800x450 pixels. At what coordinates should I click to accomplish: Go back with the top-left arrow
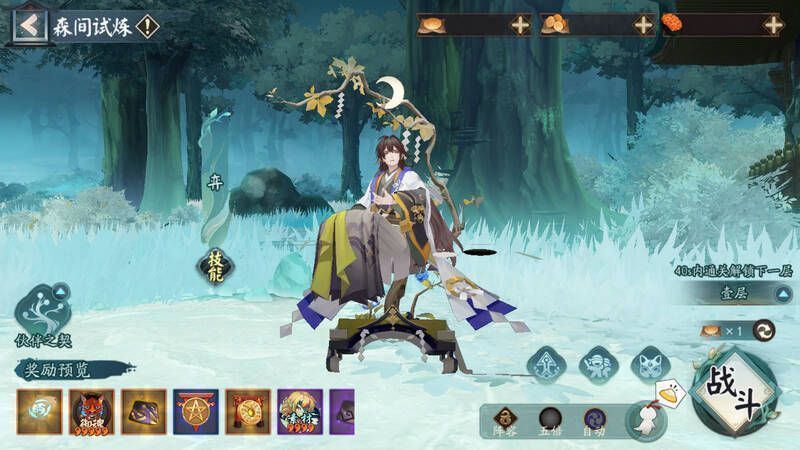click(x=29, y=26)
